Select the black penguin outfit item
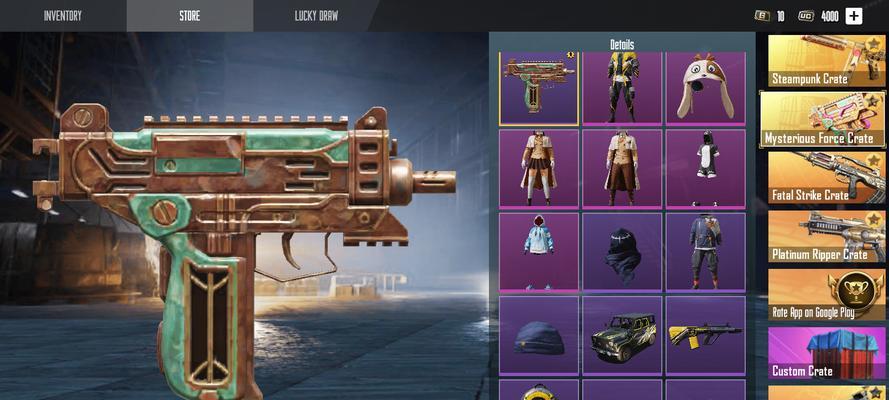The height and width of the screenshot is (400, 889). (x=706, y=168)
